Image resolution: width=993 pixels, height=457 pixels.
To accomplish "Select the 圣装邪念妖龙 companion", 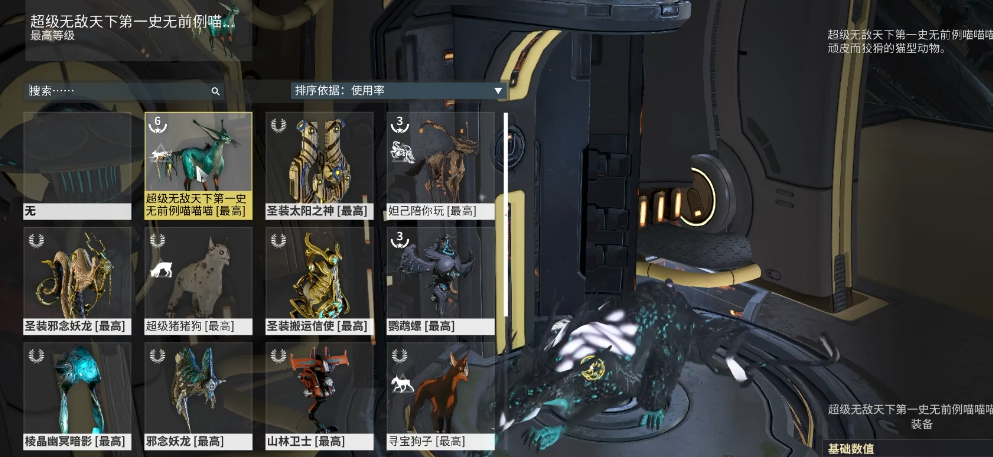I will 77,280.
